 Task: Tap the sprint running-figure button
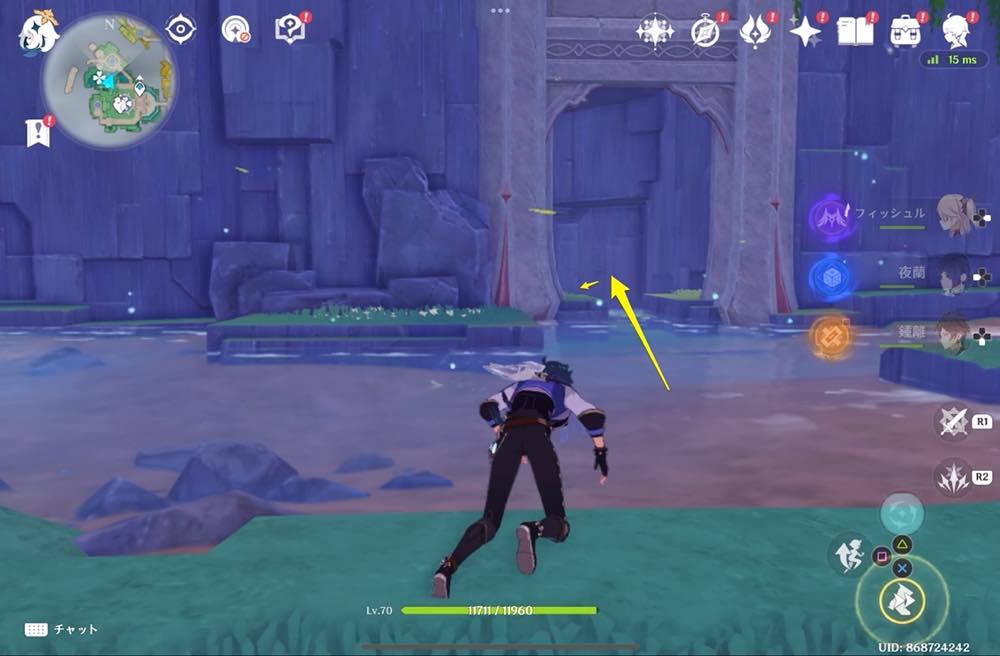(x=847, y=553)
